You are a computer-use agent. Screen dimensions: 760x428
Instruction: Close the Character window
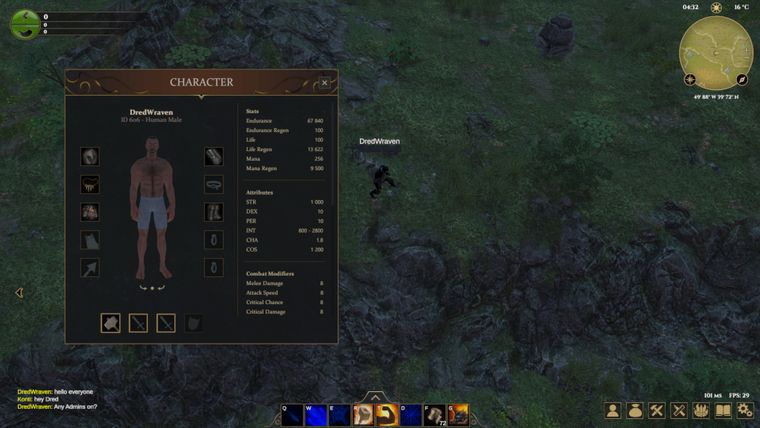tap(325, 83)
